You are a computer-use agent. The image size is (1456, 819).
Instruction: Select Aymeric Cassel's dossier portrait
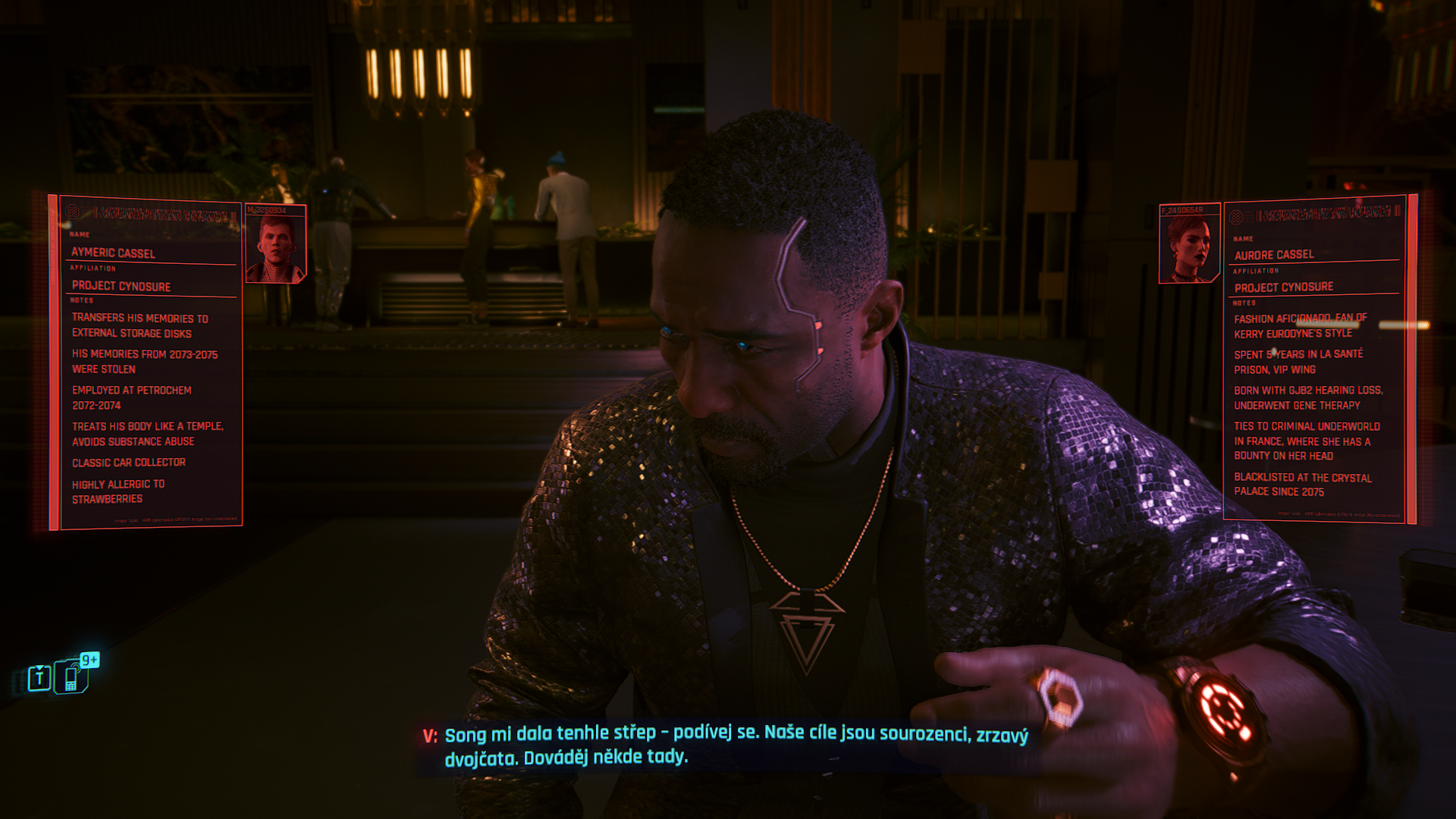click(x=276, y=245)
